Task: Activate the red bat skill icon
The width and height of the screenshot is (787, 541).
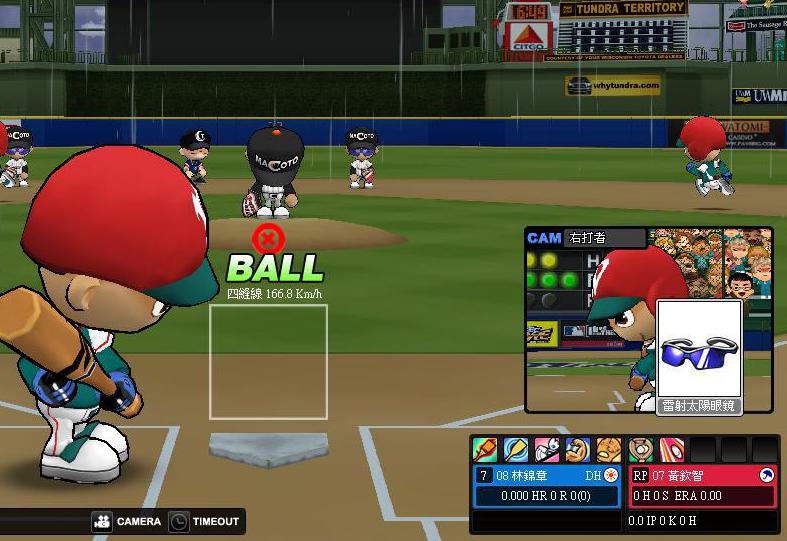Action: (485, 450)
